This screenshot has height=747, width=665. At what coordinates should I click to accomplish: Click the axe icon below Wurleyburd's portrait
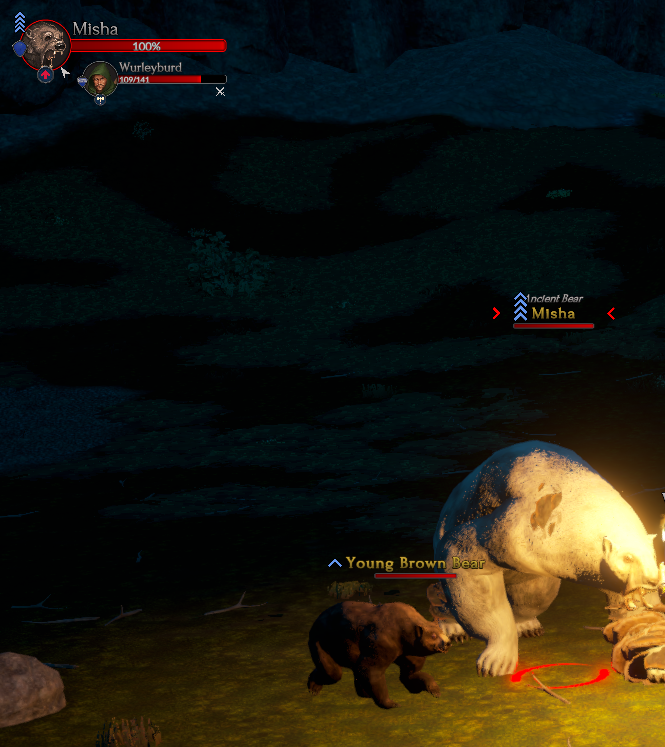point(100,100)
